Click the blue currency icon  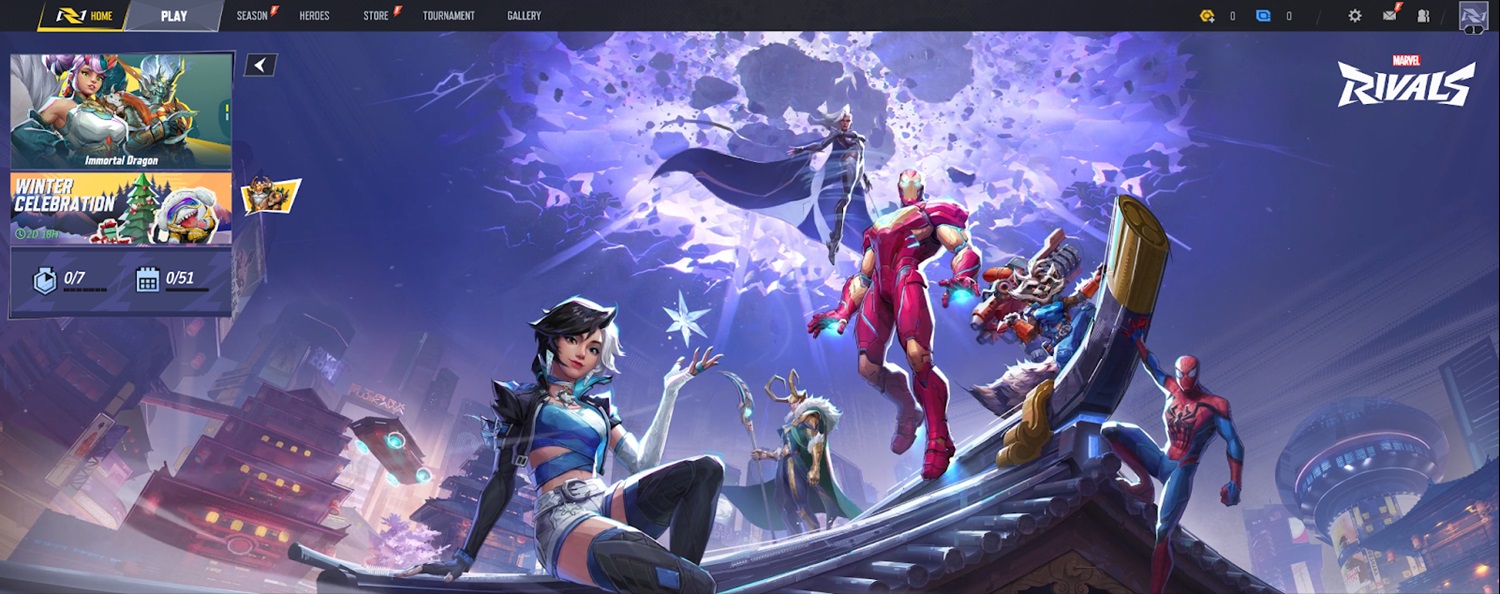(1263, 16)
